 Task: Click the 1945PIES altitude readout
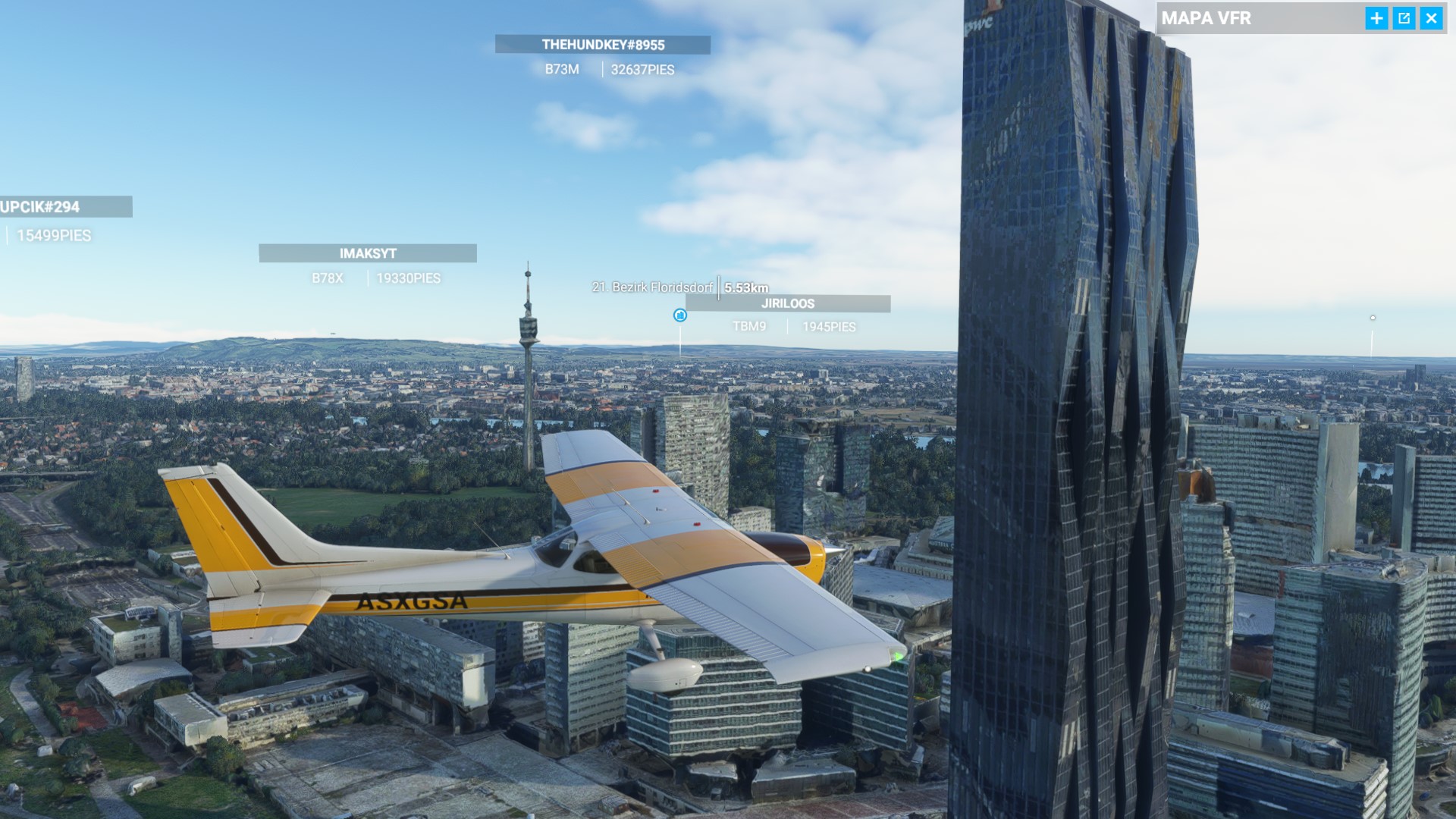click(828, 326)
